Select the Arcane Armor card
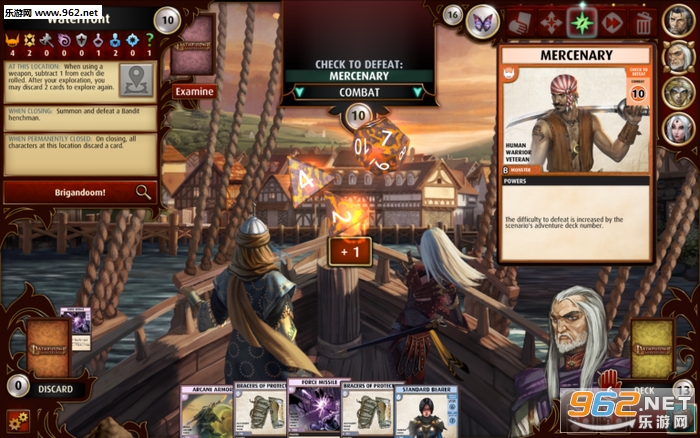Screen dimensions: 700x438 click(205, 412)
